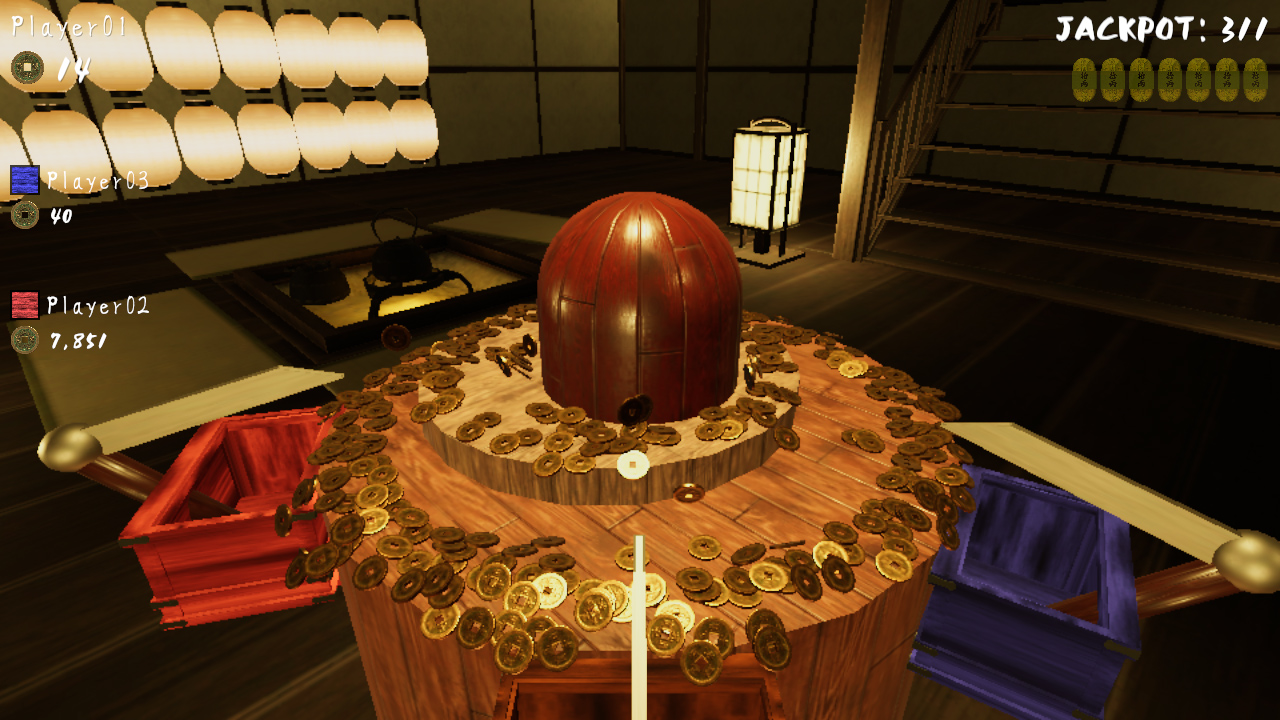Click the blue marker square next to Player03
Viewport: 1280px width, 720px height.
pos(24,180)
